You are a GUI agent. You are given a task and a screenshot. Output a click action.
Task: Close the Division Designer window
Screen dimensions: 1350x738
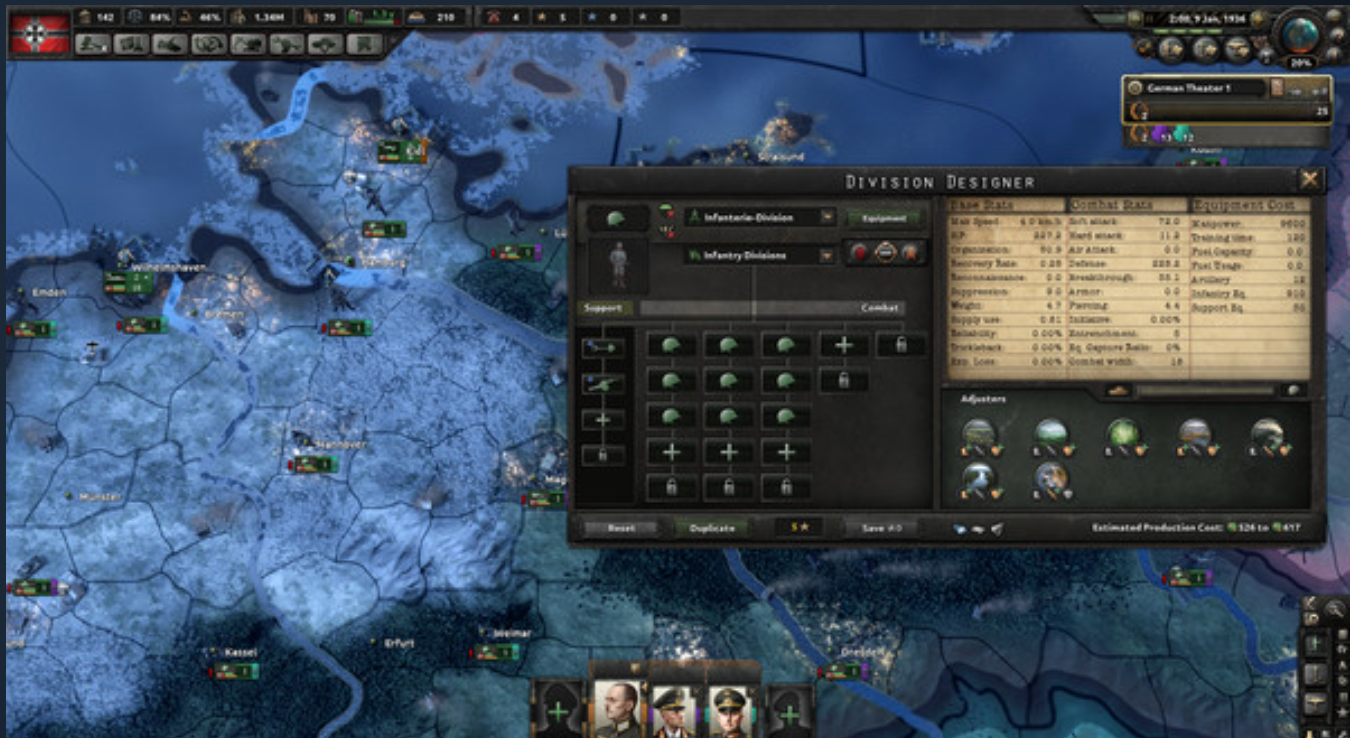coord(1309,180)
